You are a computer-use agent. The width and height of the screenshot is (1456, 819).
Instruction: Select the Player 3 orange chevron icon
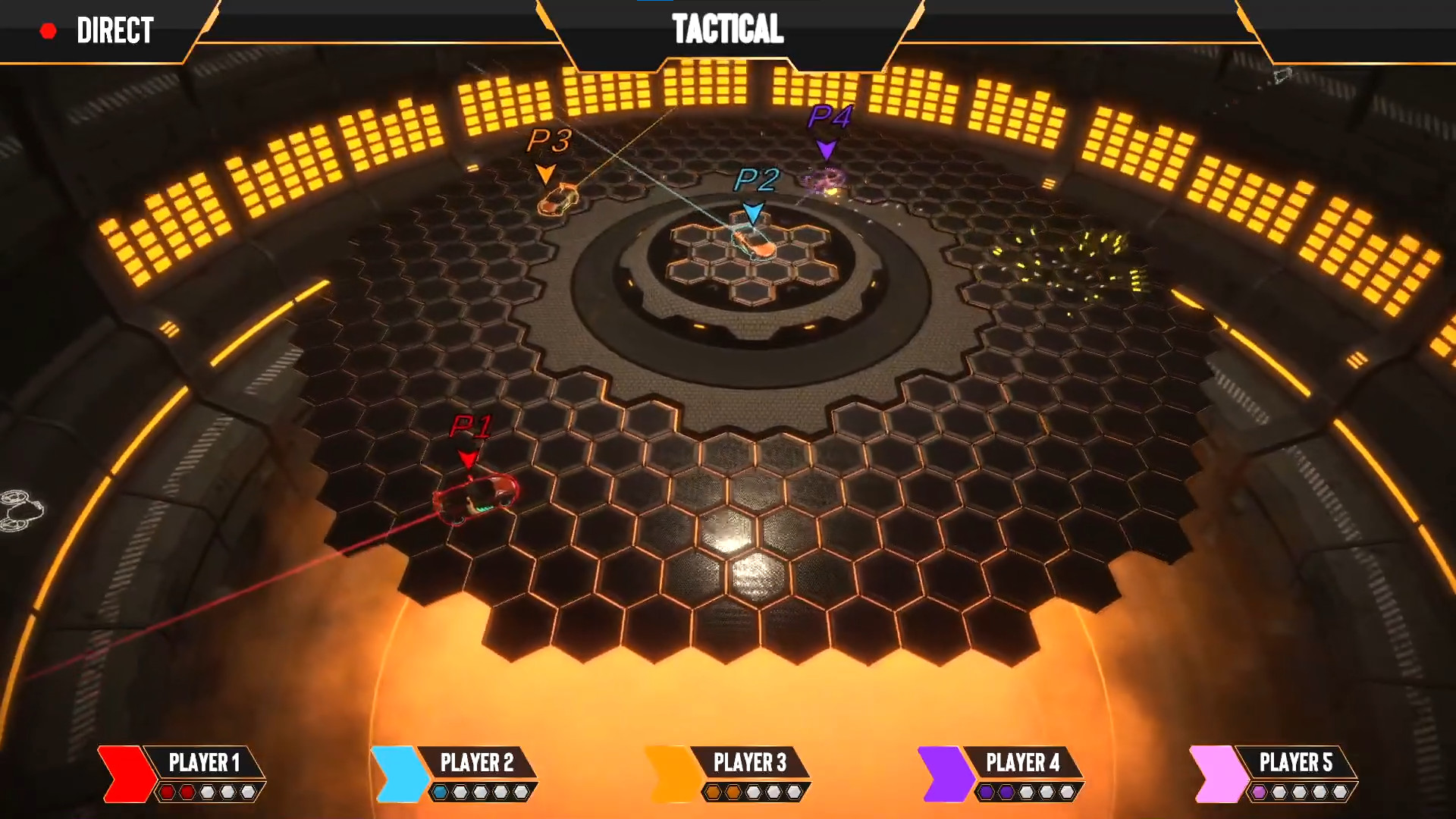pos(667,770)
